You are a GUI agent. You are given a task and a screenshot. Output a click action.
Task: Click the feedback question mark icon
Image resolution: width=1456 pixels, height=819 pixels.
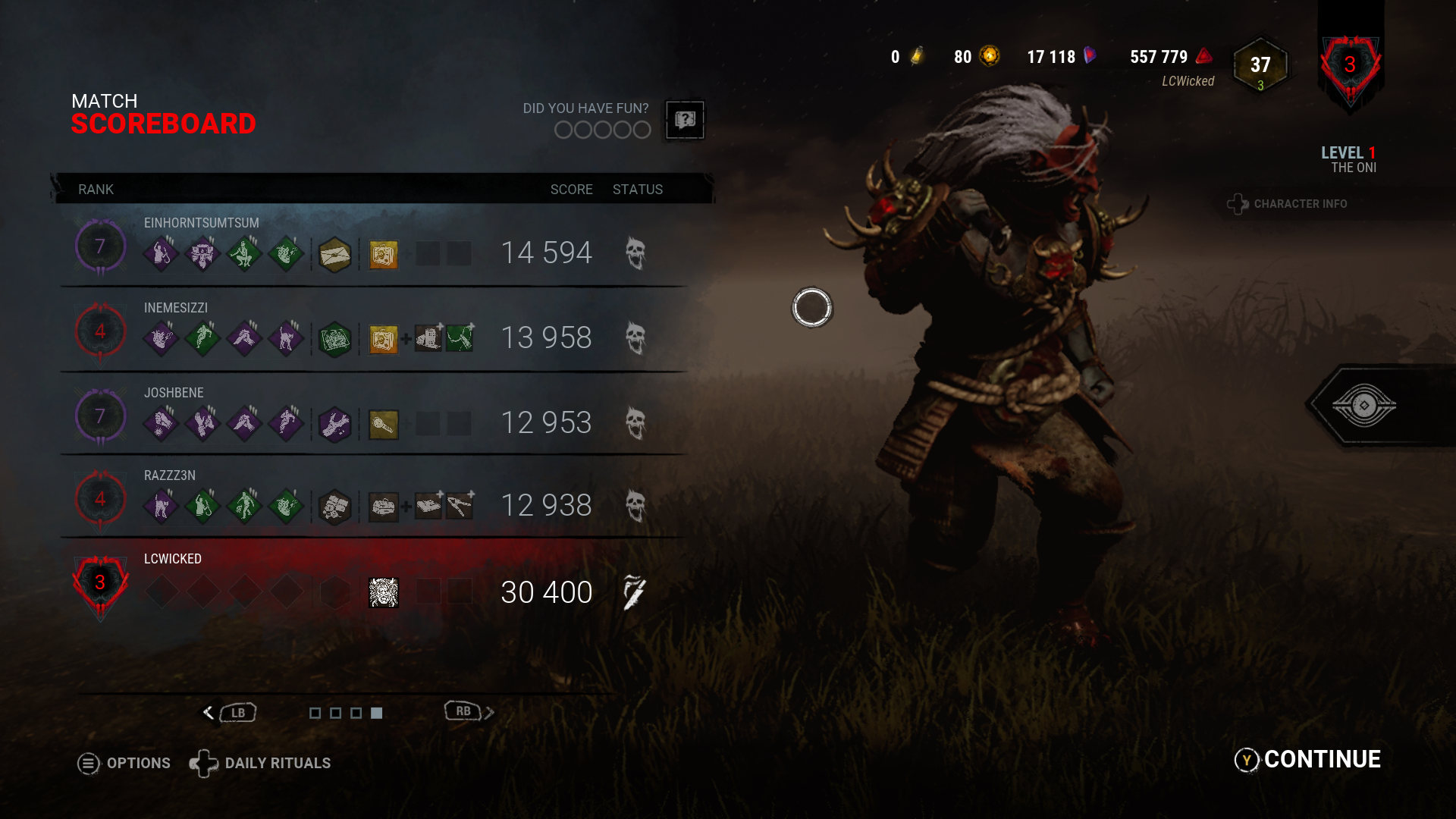click(683, 121)
